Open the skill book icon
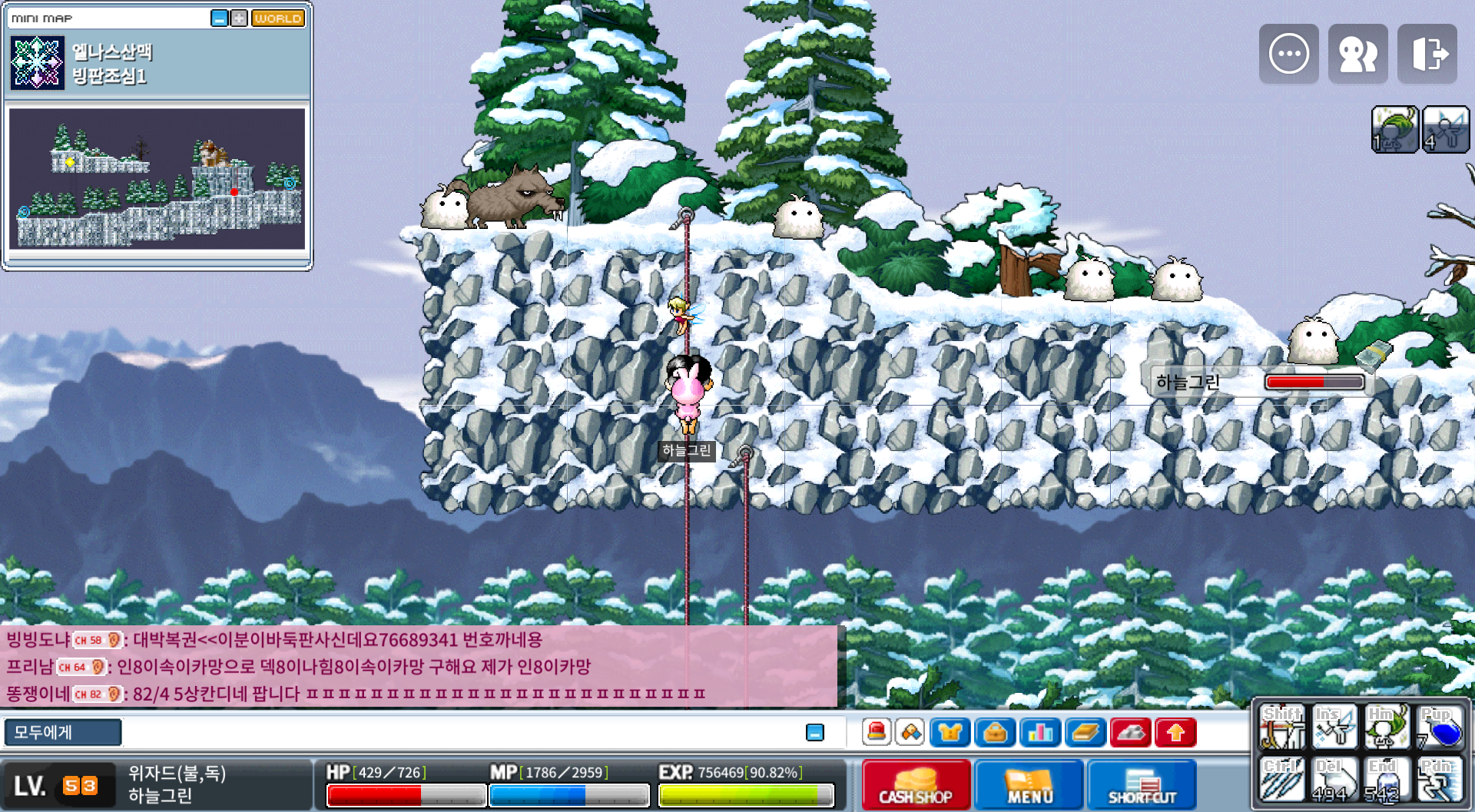The height and width of the screenshot is (812, 1475). click(1085, 732)
